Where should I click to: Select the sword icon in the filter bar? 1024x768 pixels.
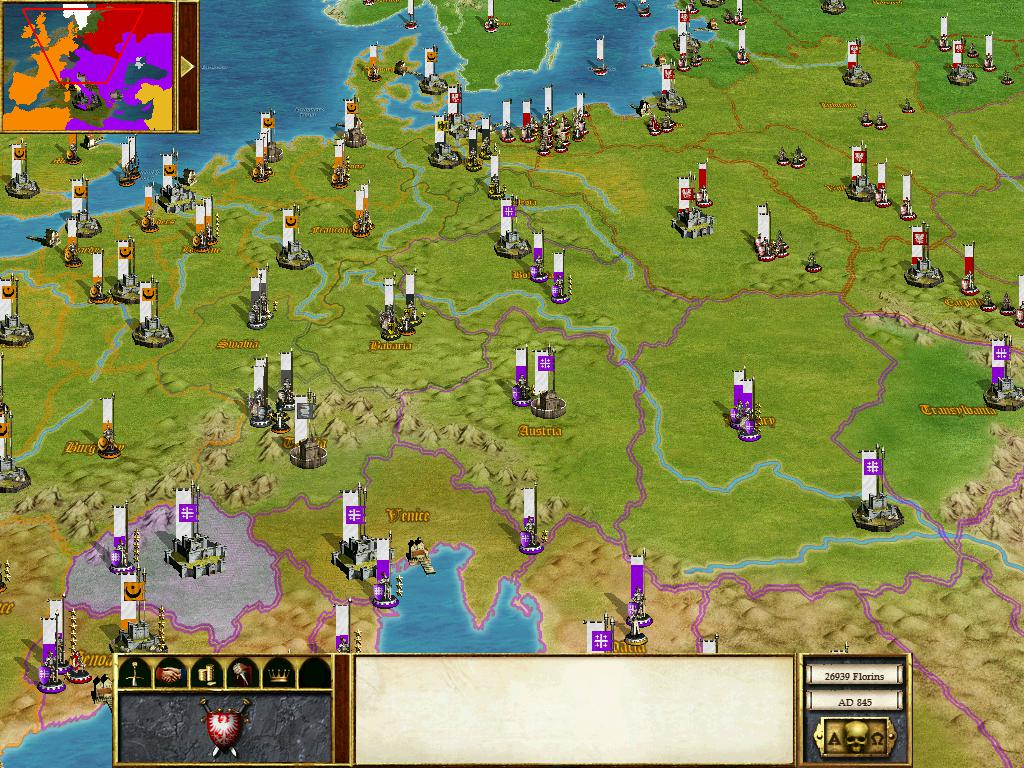(x=135, y=673)
